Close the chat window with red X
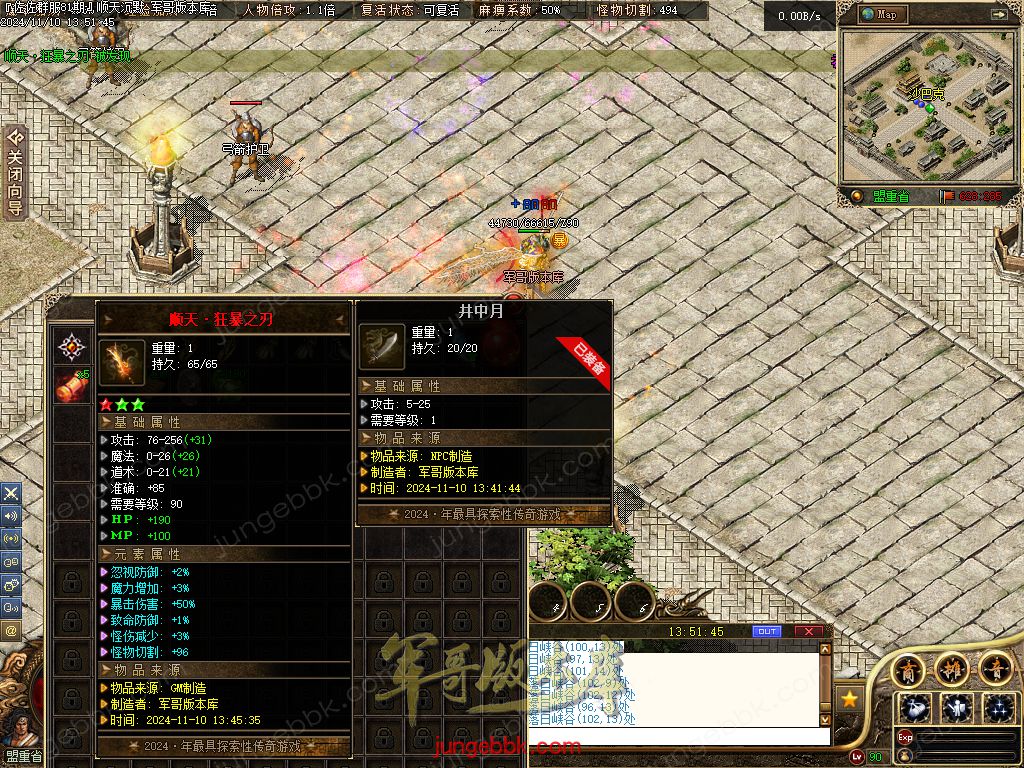The height and width of the screenshot is (768, 1024). pyautogui.click(x=808, y=631)
